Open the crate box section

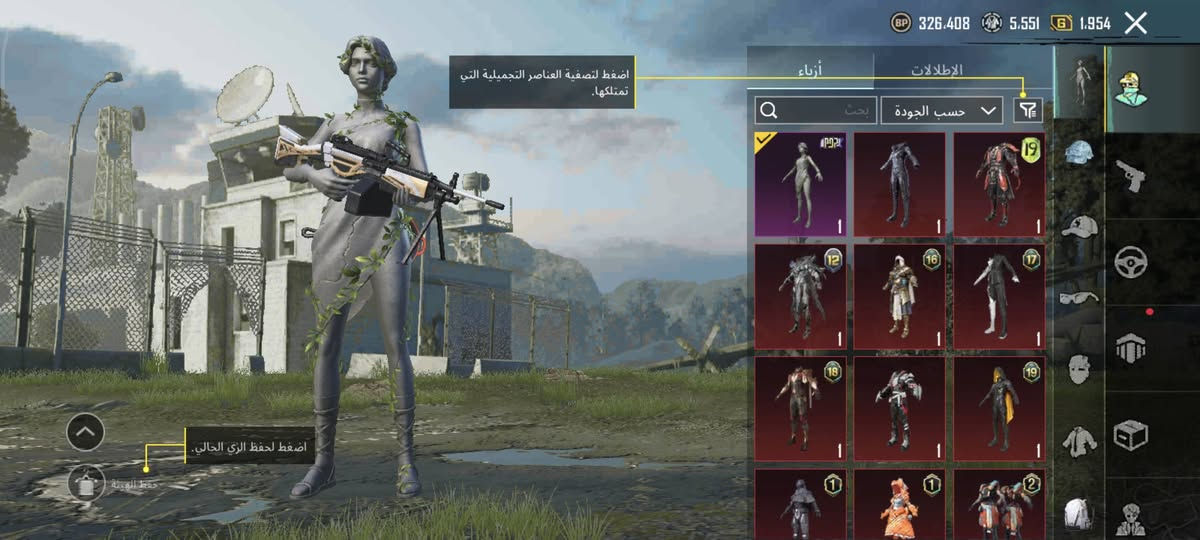1132,435
